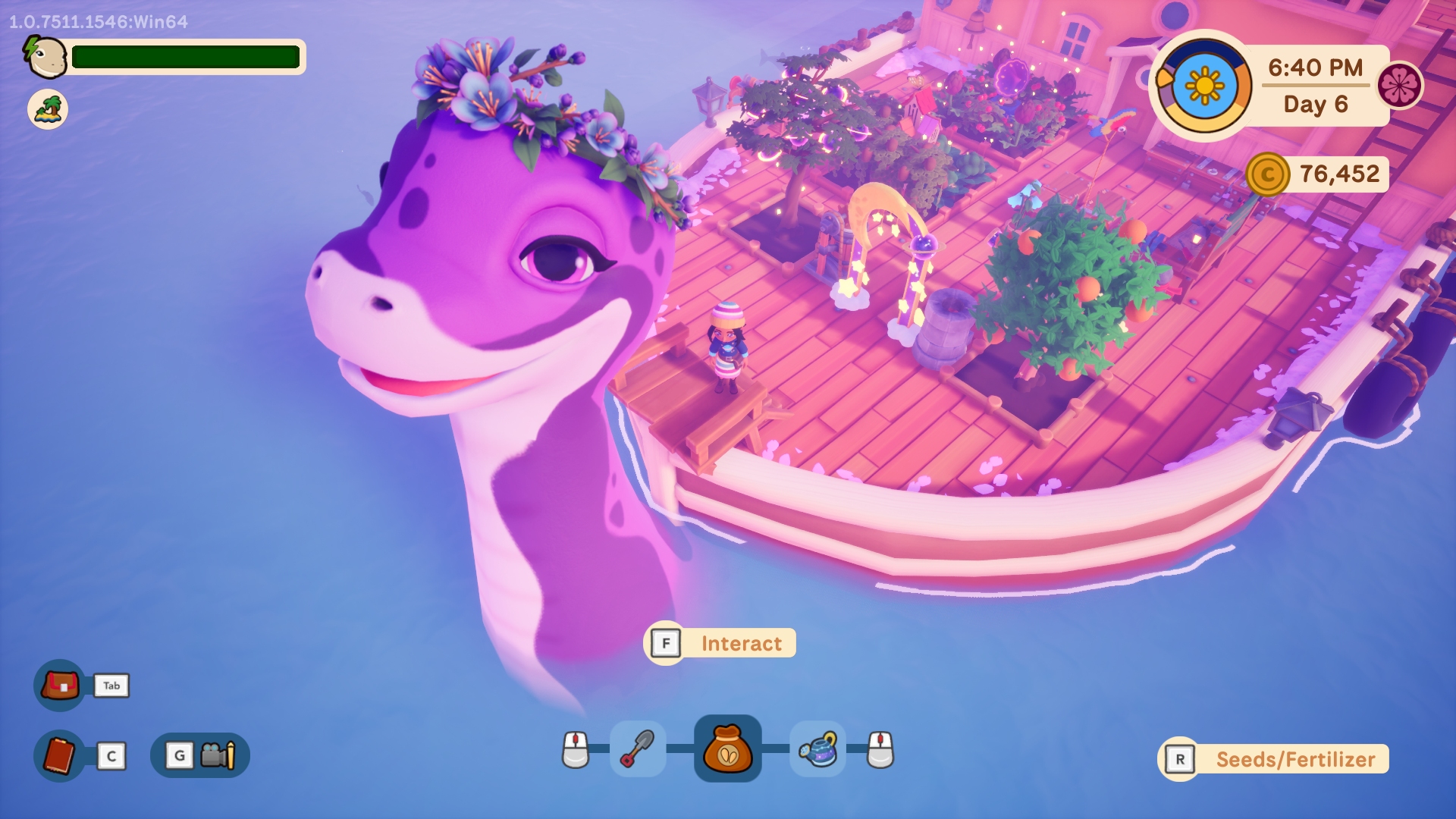Click the pink flower season badge
Image resolution: width=1456 pixels, height=819 pixels.
click(1399, 85)
